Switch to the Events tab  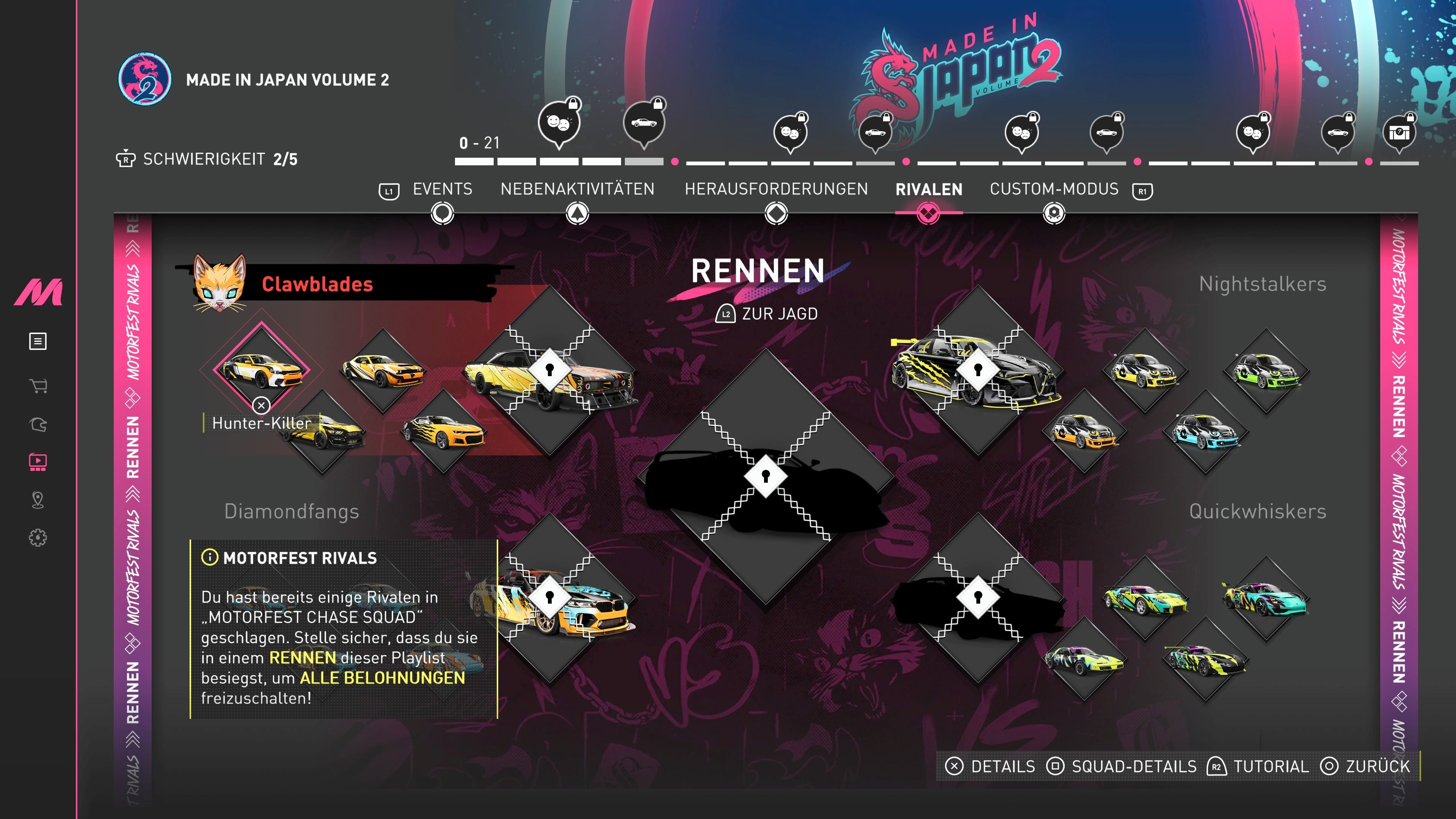[x=442, y=189]
